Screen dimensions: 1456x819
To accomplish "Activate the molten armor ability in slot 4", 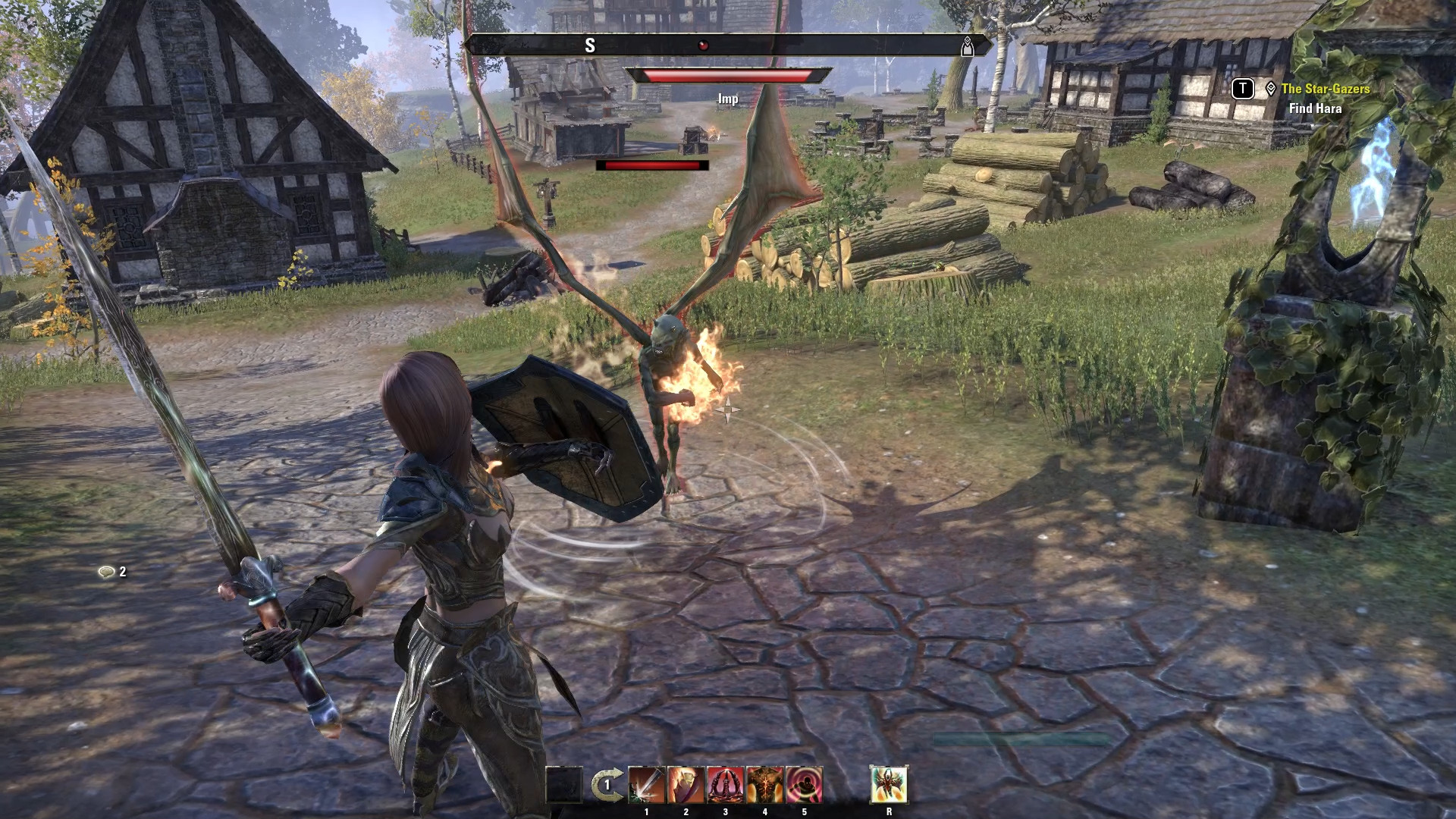I will tap(764, 785).
